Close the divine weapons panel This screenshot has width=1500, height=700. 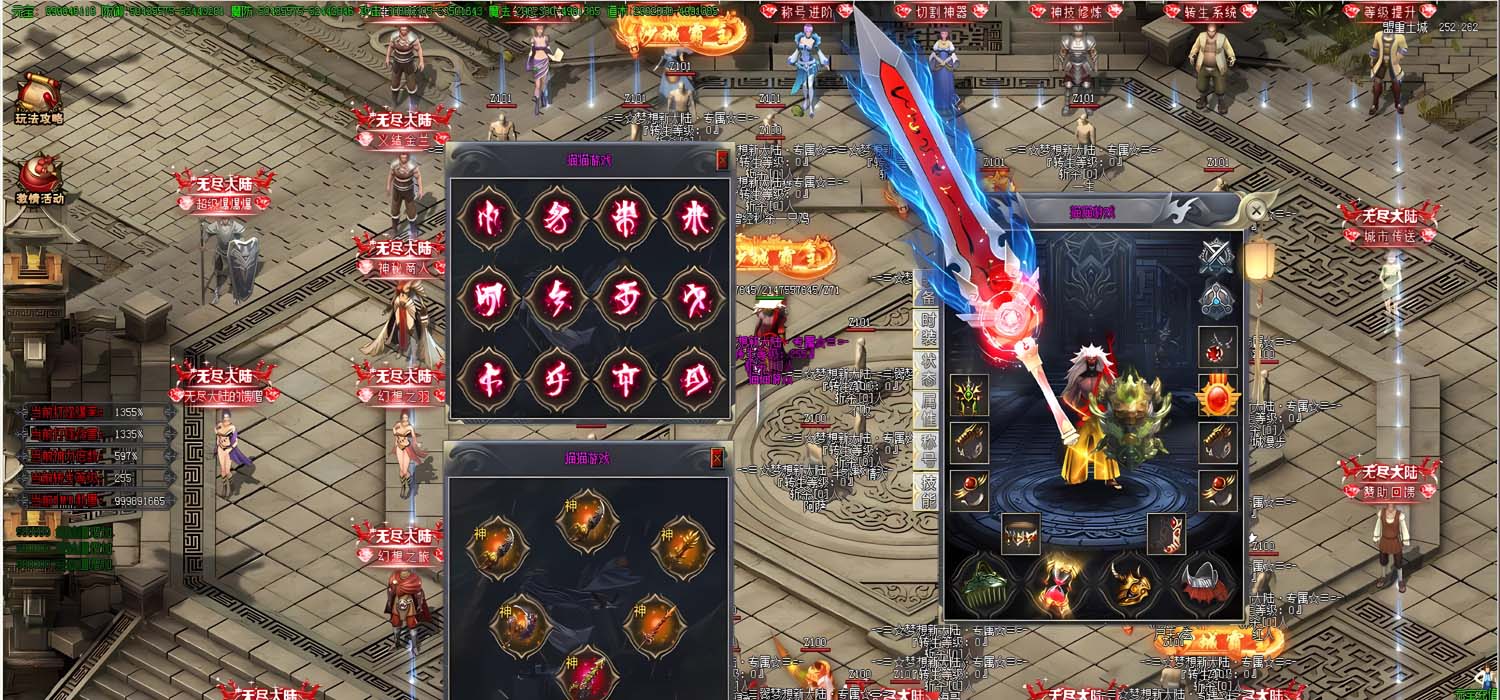[x=717, y=458]
